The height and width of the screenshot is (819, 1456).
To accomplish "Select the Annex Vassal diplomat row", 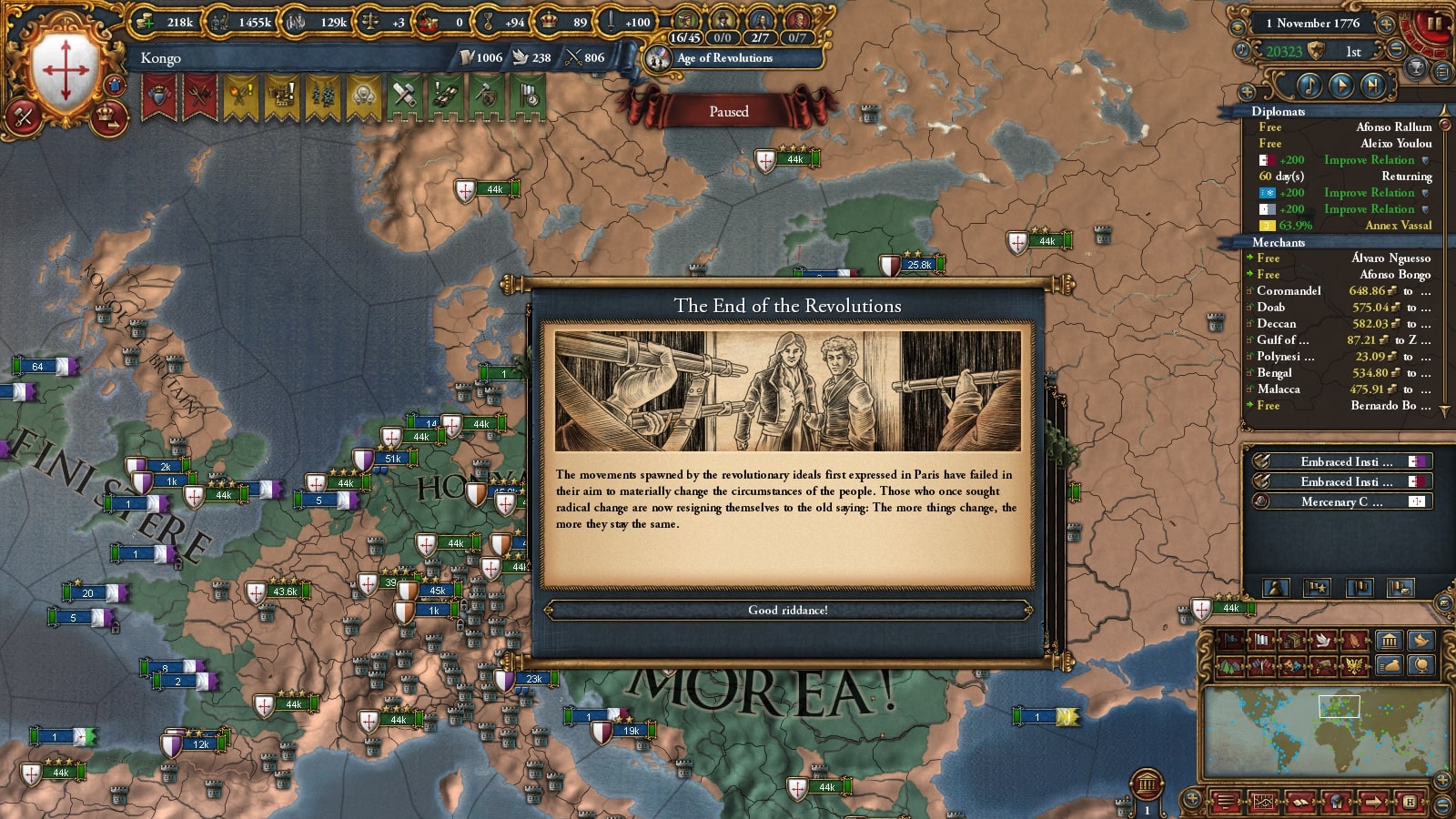I will click(1345, 226).
